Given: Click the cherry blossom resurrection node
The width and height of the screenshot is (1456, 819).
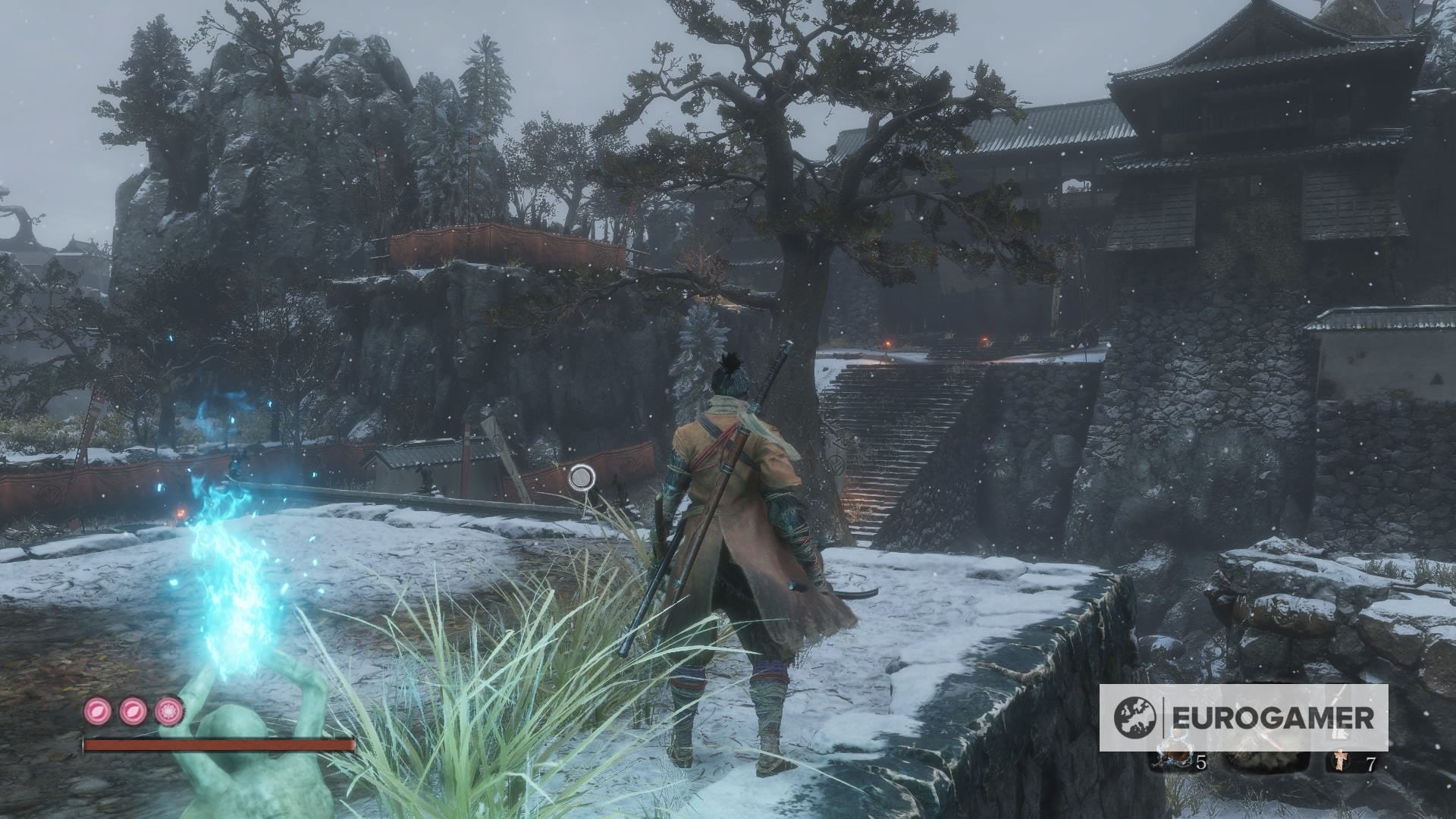Looking at the screenshot, I should (169, 711).
